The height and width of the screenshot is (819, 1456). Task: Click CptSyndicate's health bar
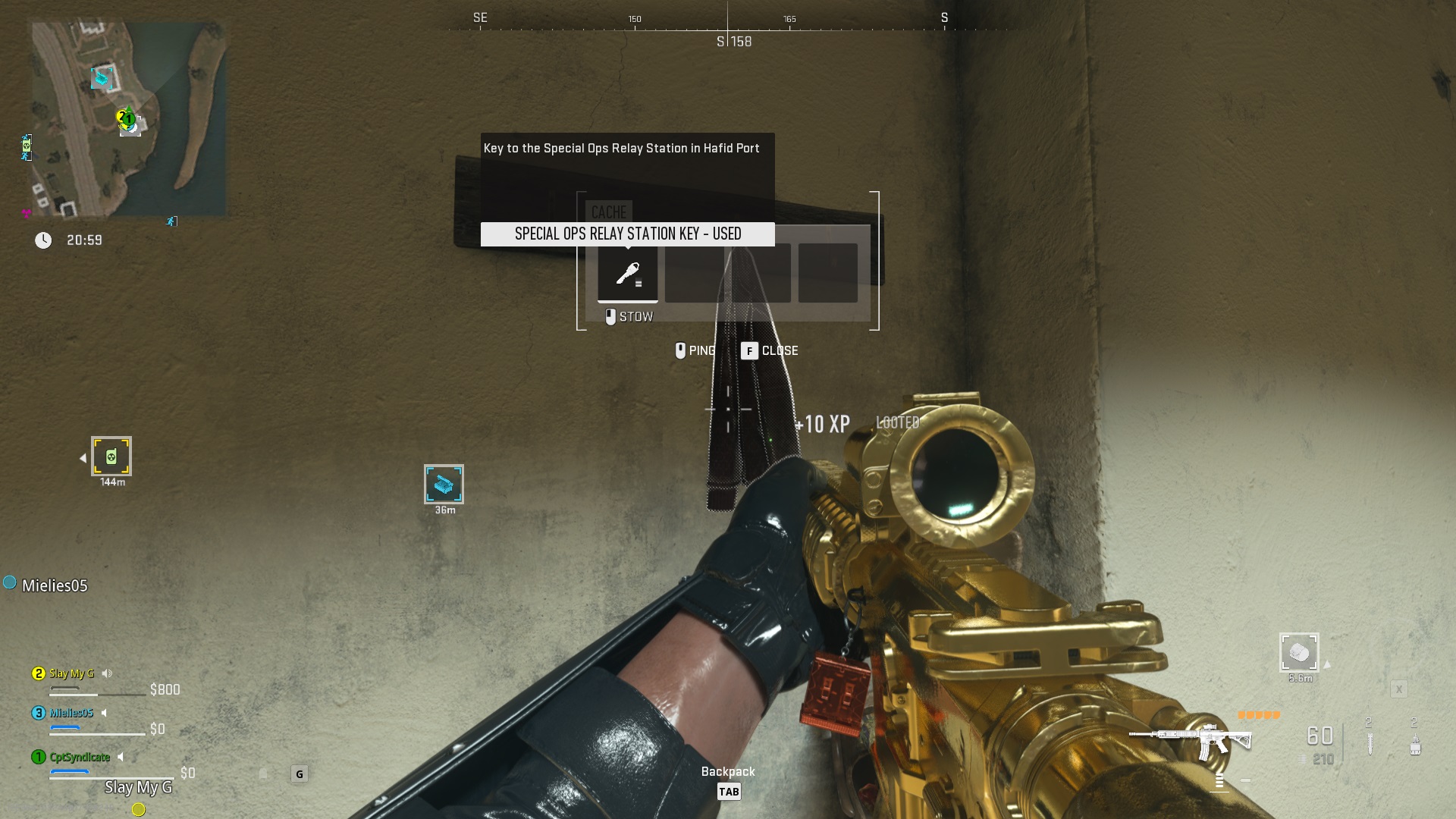(112, 777)
